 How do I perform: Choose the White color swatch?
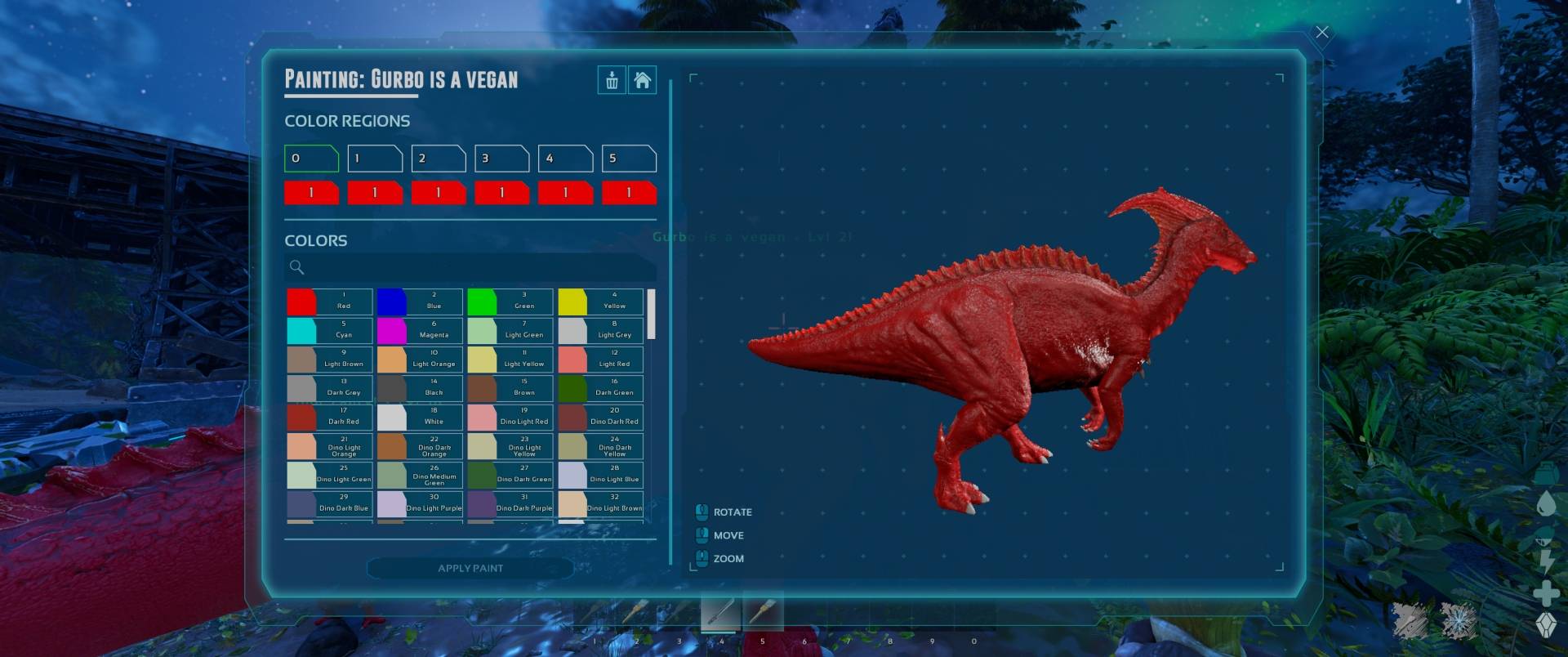pyautogui.click(x=420, y=417)
